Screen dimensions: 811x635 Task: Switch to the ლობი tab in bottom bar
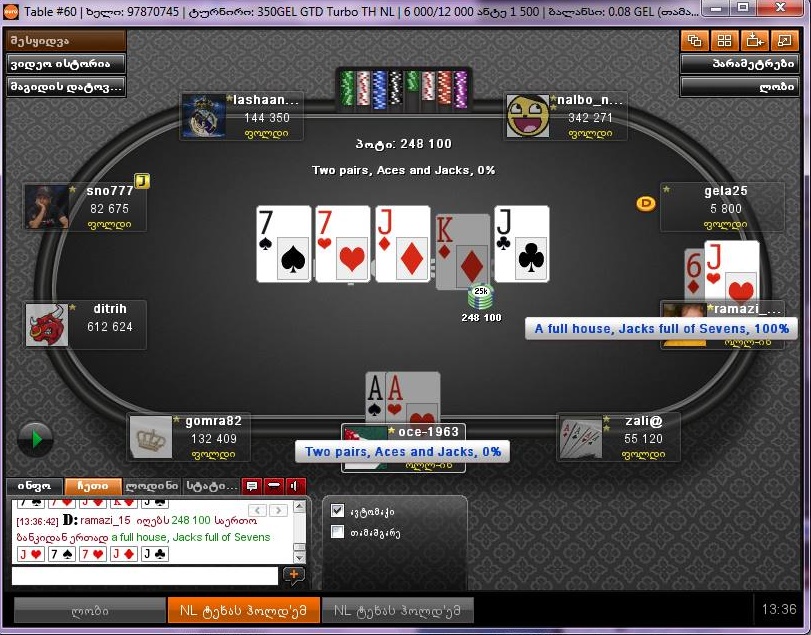point(90,610)
